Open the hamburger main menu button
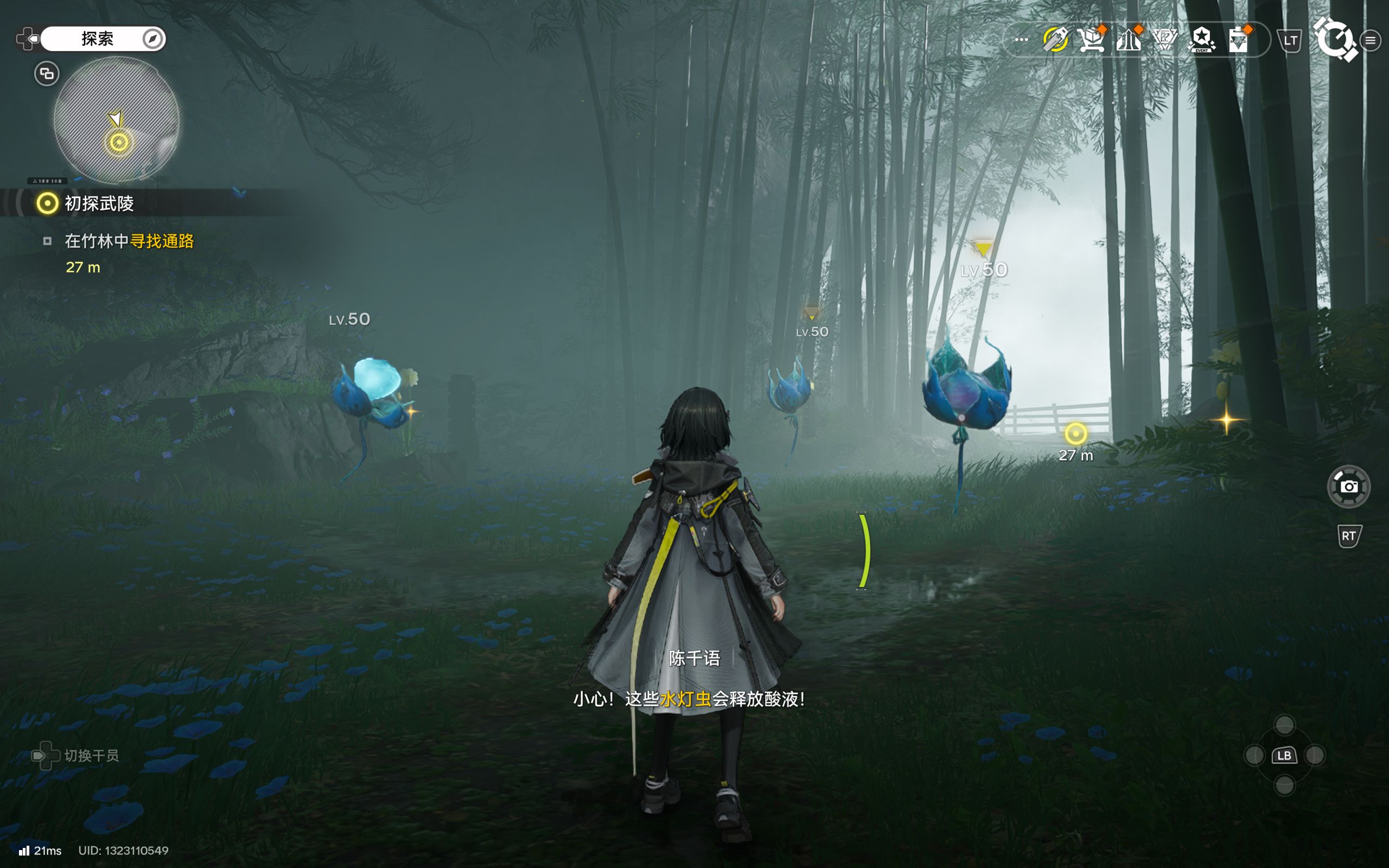 click(1371, 40)
